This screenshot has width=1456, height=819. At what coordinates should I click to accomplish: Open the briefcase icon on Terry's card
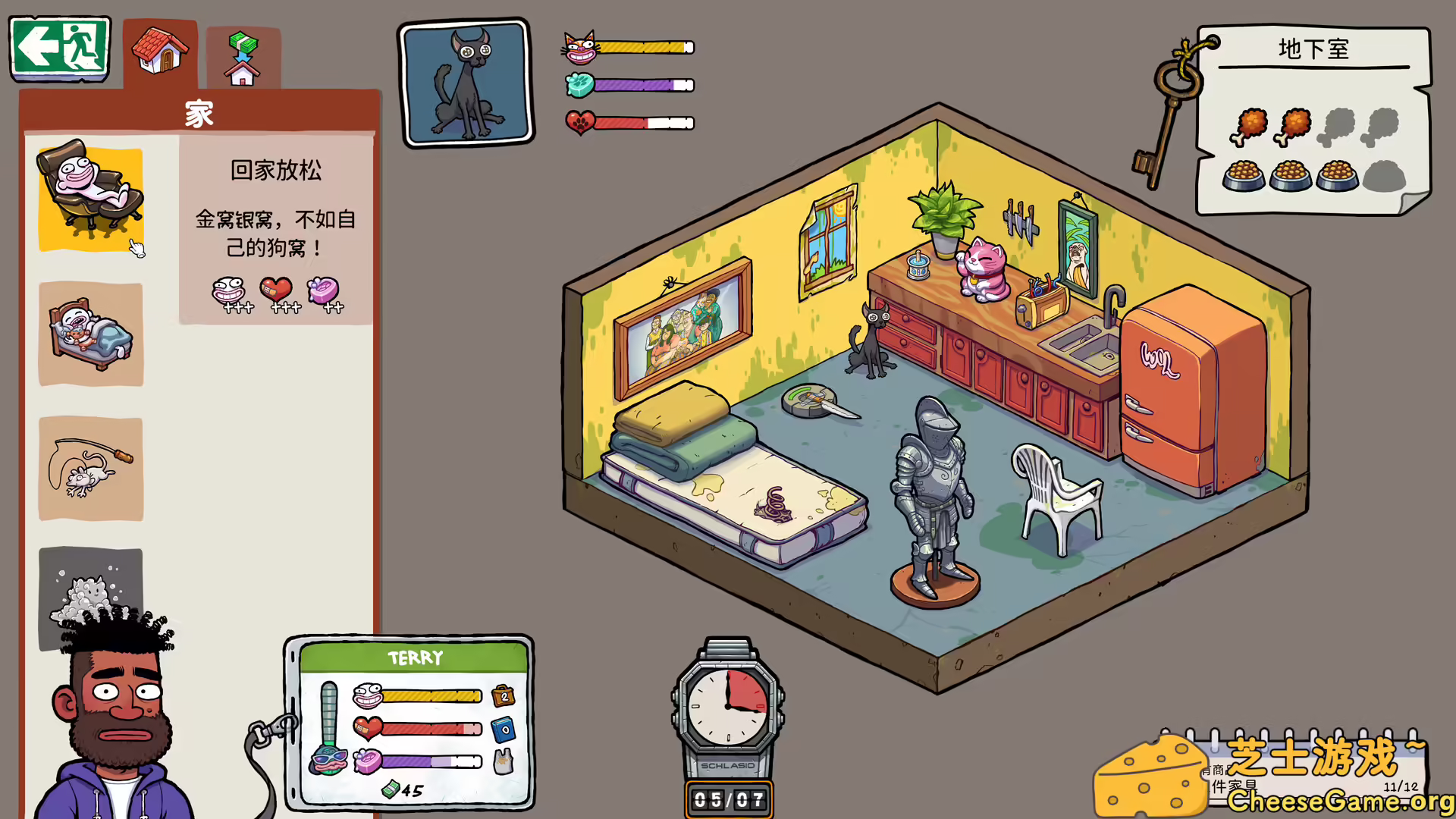point(503,695)
